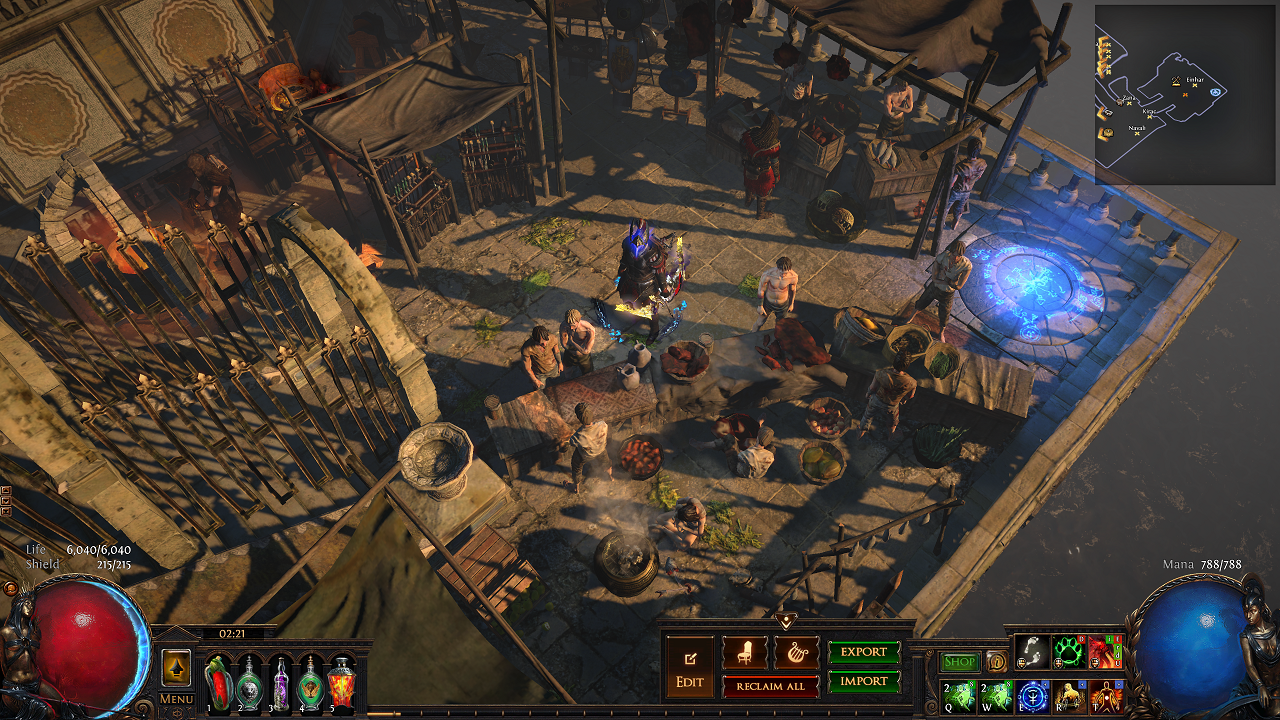This screenshot has width=1280, height=720.
Task: Use the purple flask in slot 3
Action: click(281, 682)
